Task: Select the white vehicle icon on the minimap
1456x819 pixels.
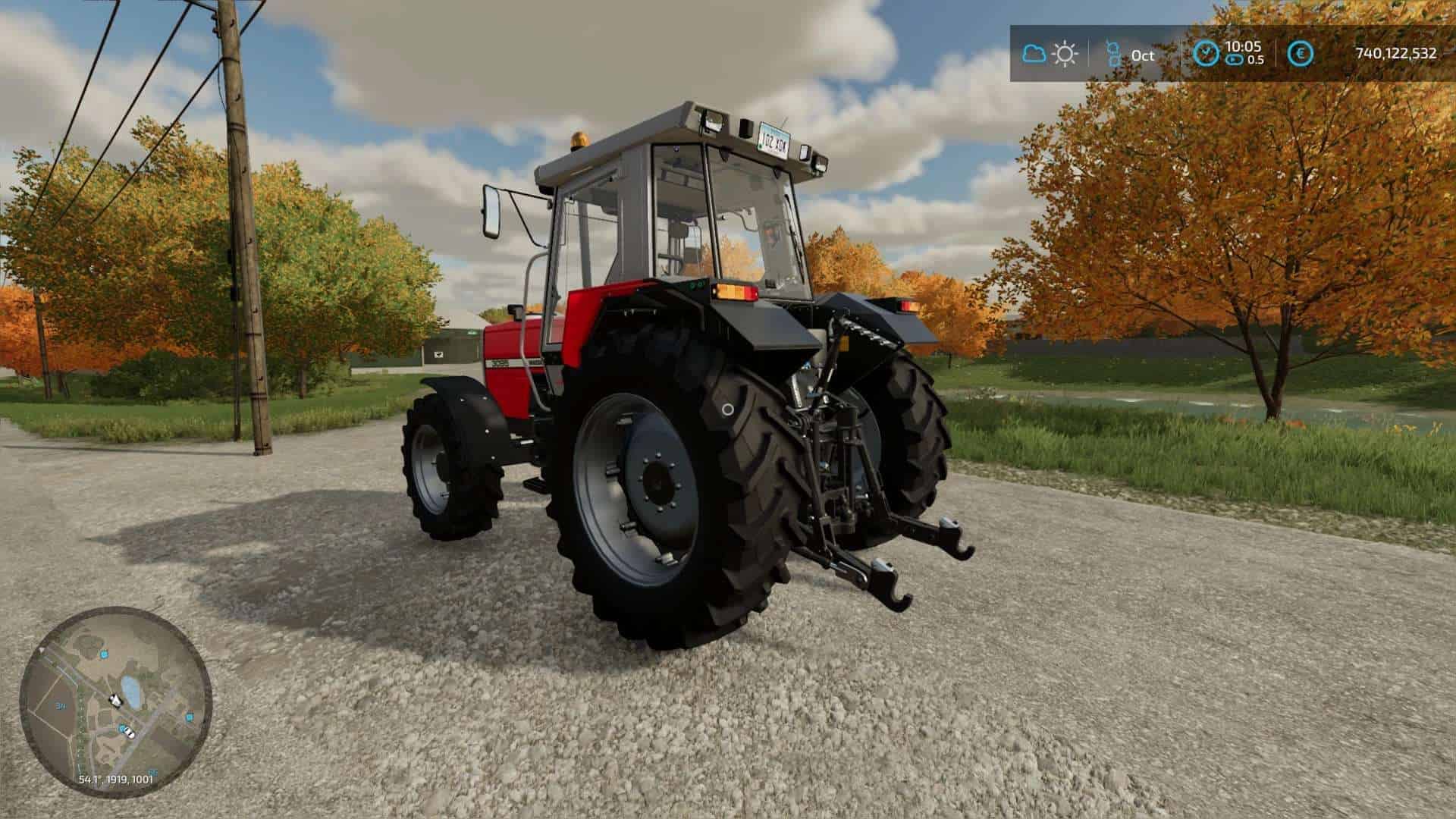Action: pyautogui.click(x=129, y=733)
